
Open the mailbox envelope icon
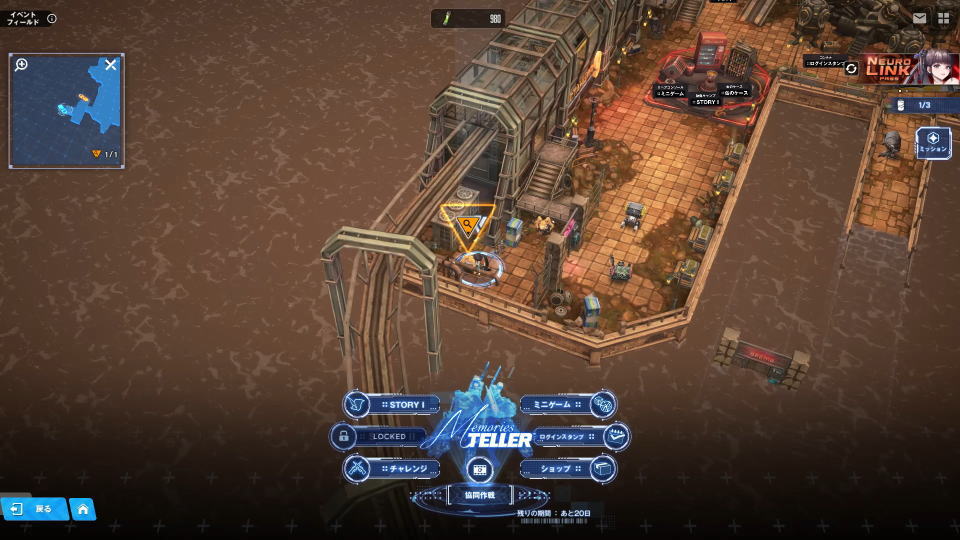[919, 18]
